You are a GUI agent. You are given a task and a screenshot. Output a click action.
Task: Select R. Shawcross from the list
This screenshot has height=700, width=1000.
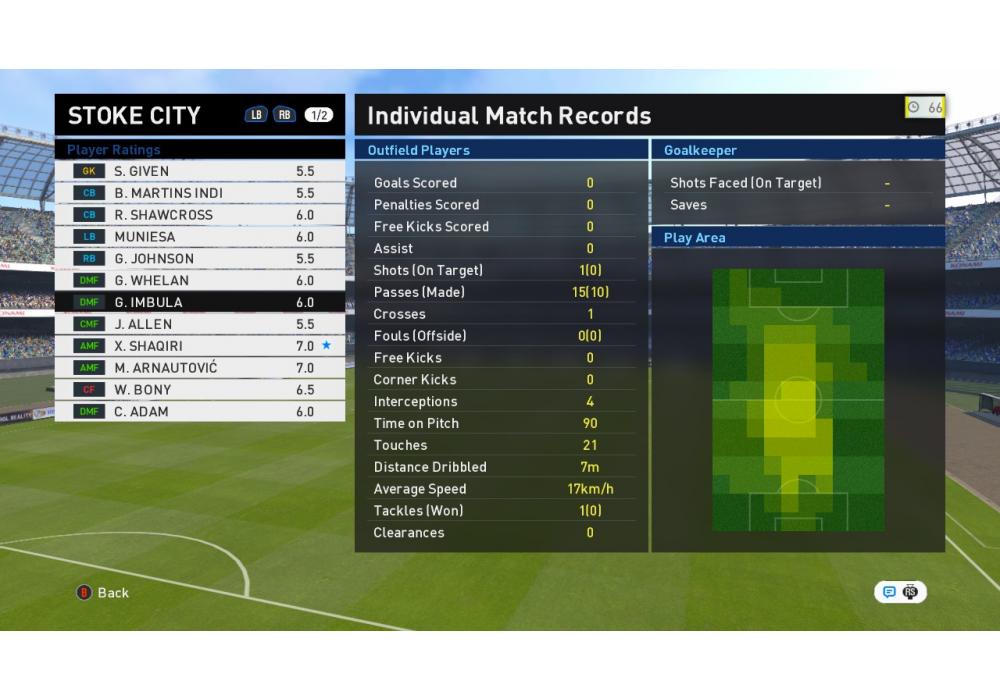point(200,215)
